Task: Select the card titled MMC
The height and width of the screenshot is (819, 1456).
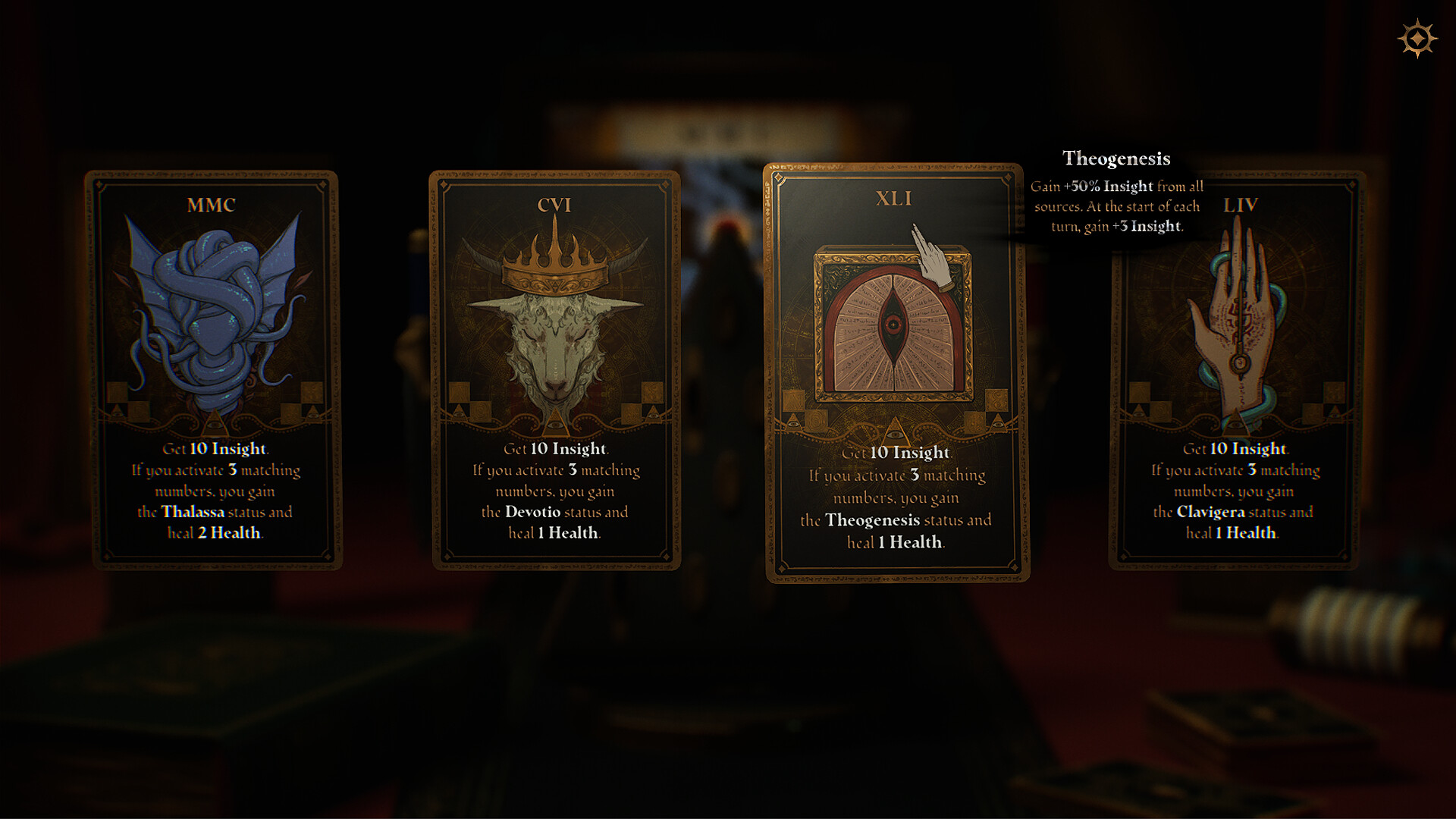Action: 215,364
